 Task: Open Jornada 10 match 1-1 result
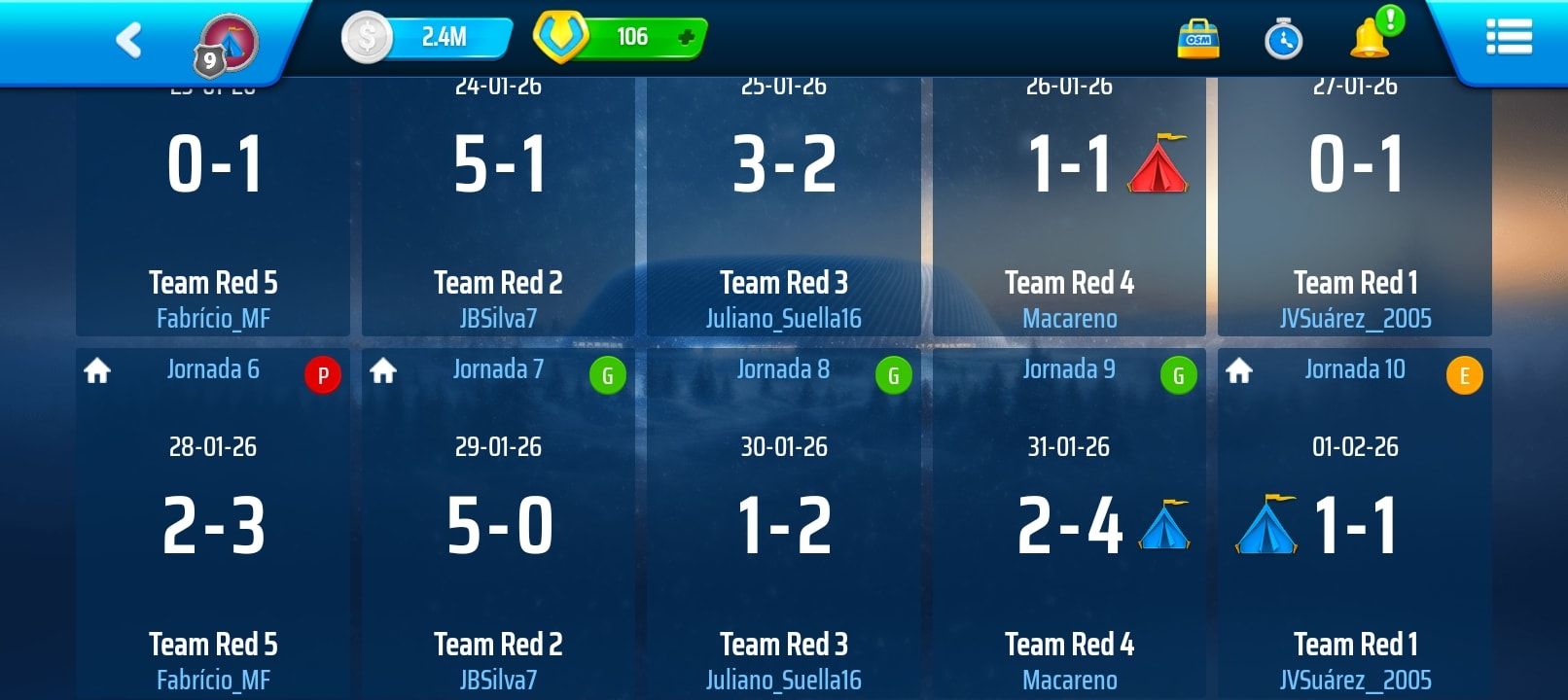(x=1355, y=525)
